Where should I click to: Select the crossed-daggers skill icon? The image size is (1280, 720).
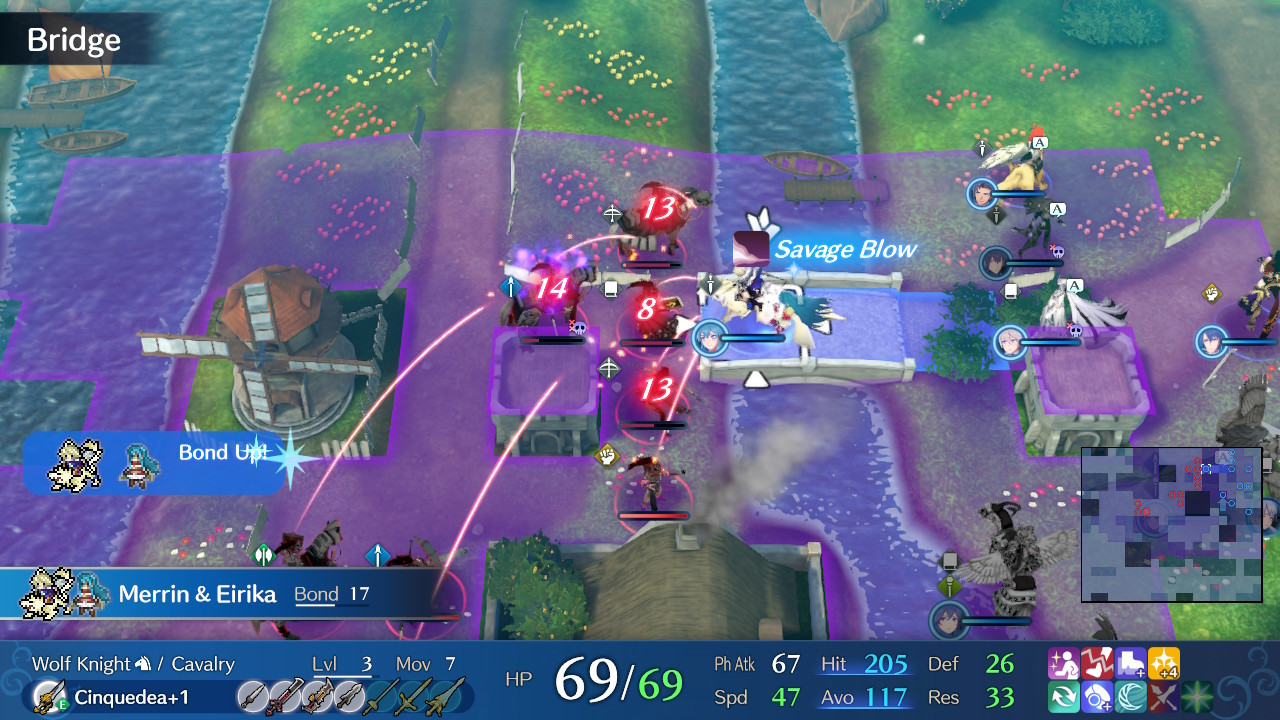[x=1165, y=698]
